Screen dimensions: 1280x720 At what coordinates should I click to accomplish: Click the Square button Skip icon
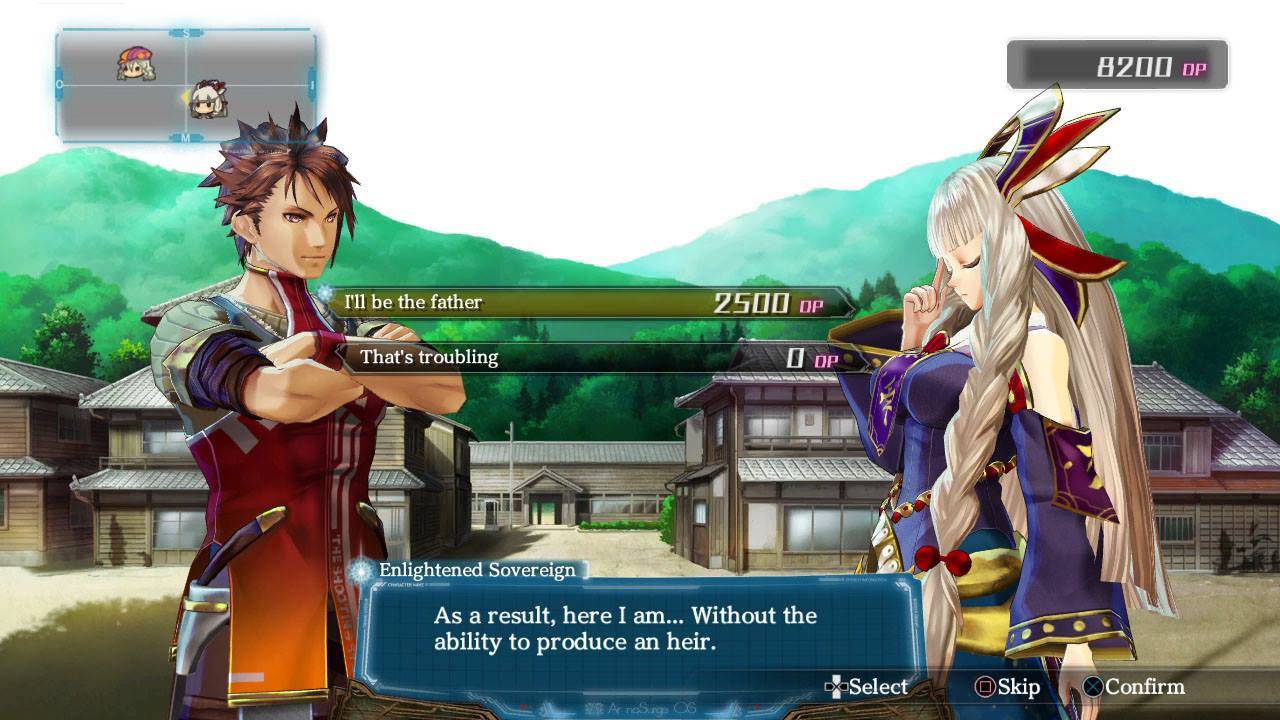[984, 688]
